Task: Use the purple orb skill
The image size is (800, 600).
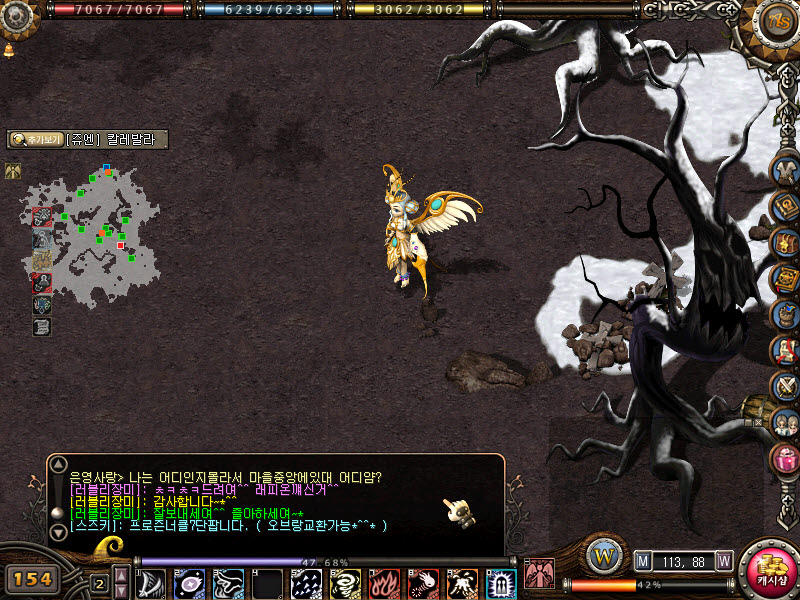Action: click(x=190, y=583)
